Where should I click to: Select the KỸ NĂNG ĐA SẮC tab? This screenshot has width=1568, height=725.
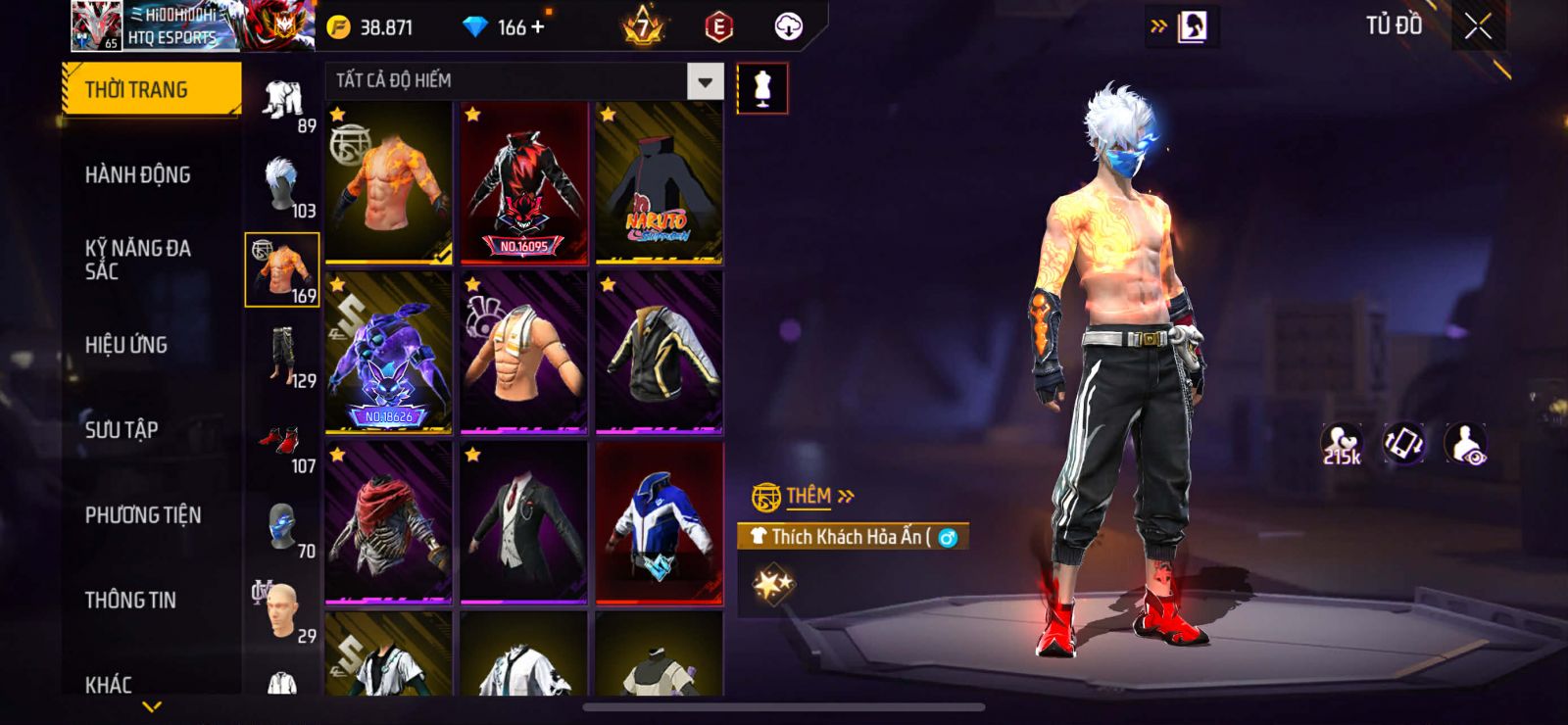(137, 260)
